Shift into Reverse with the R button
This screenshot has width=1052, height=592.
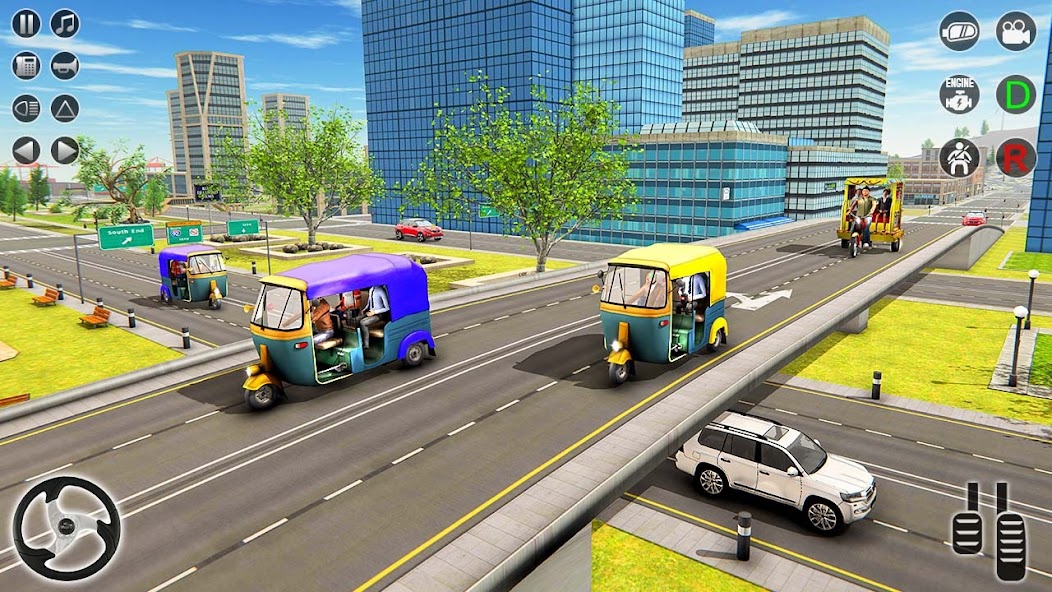[1015, 158]
